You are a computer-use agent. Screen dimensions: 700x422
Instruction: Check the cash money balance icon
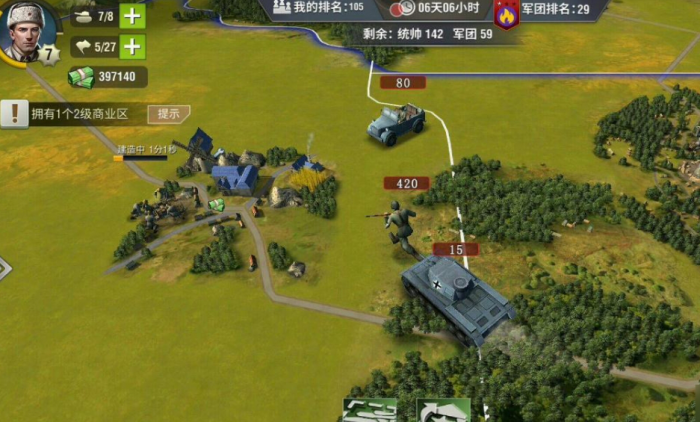(80, 77)
